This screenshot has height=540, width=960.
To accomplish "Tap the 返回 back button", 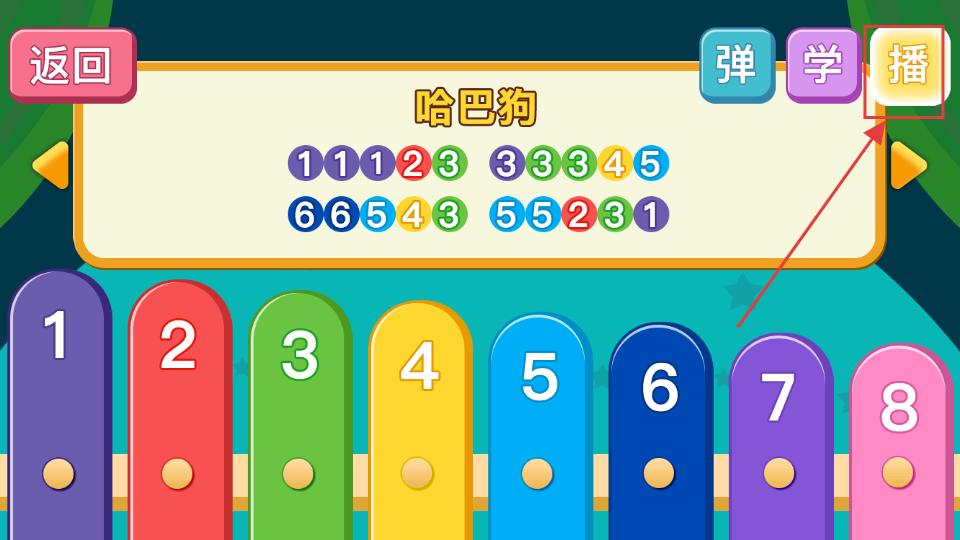I will click(72, 65).
